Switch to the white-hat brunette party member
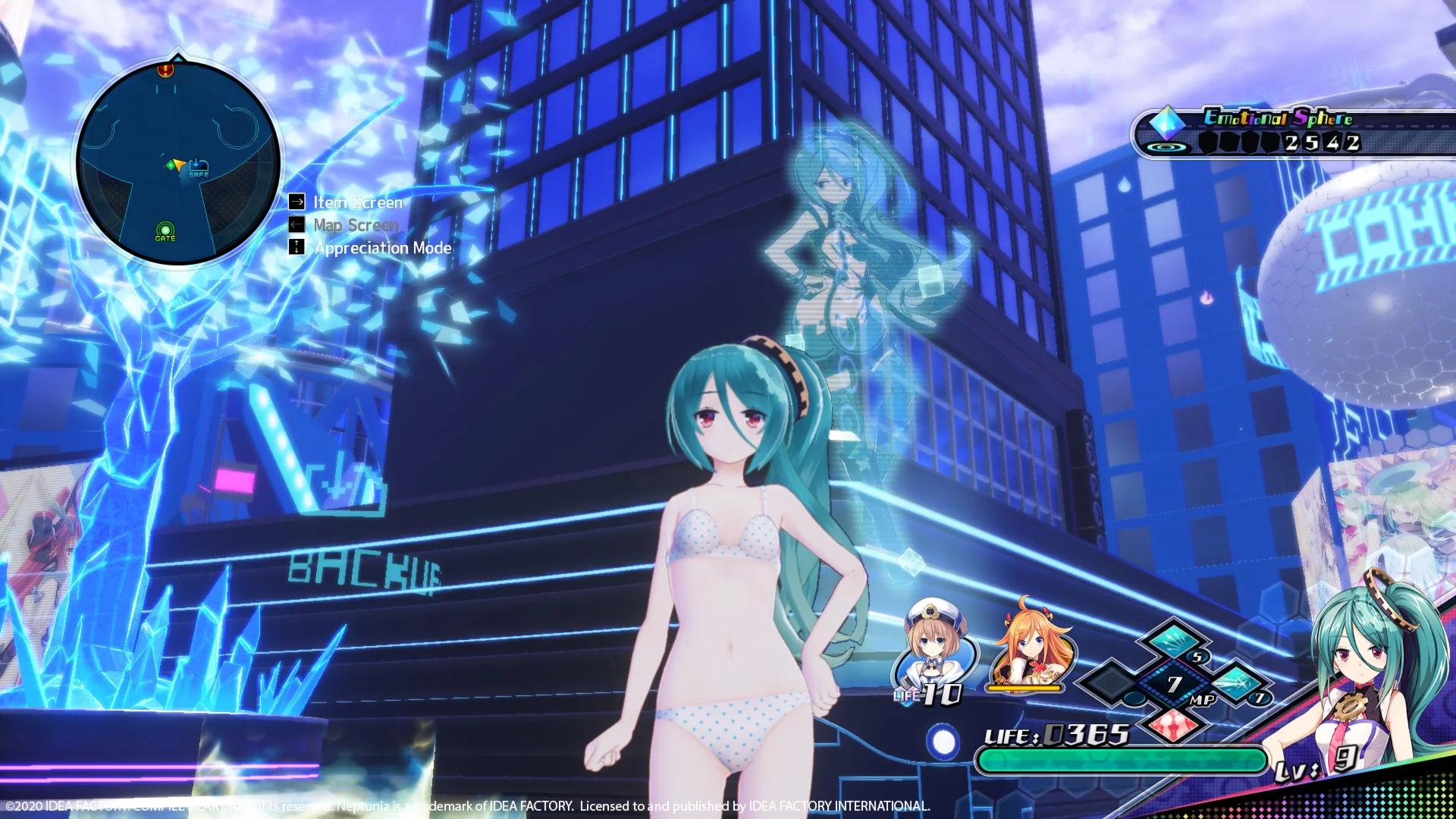1456x819 pixels. tap(934, 648)
